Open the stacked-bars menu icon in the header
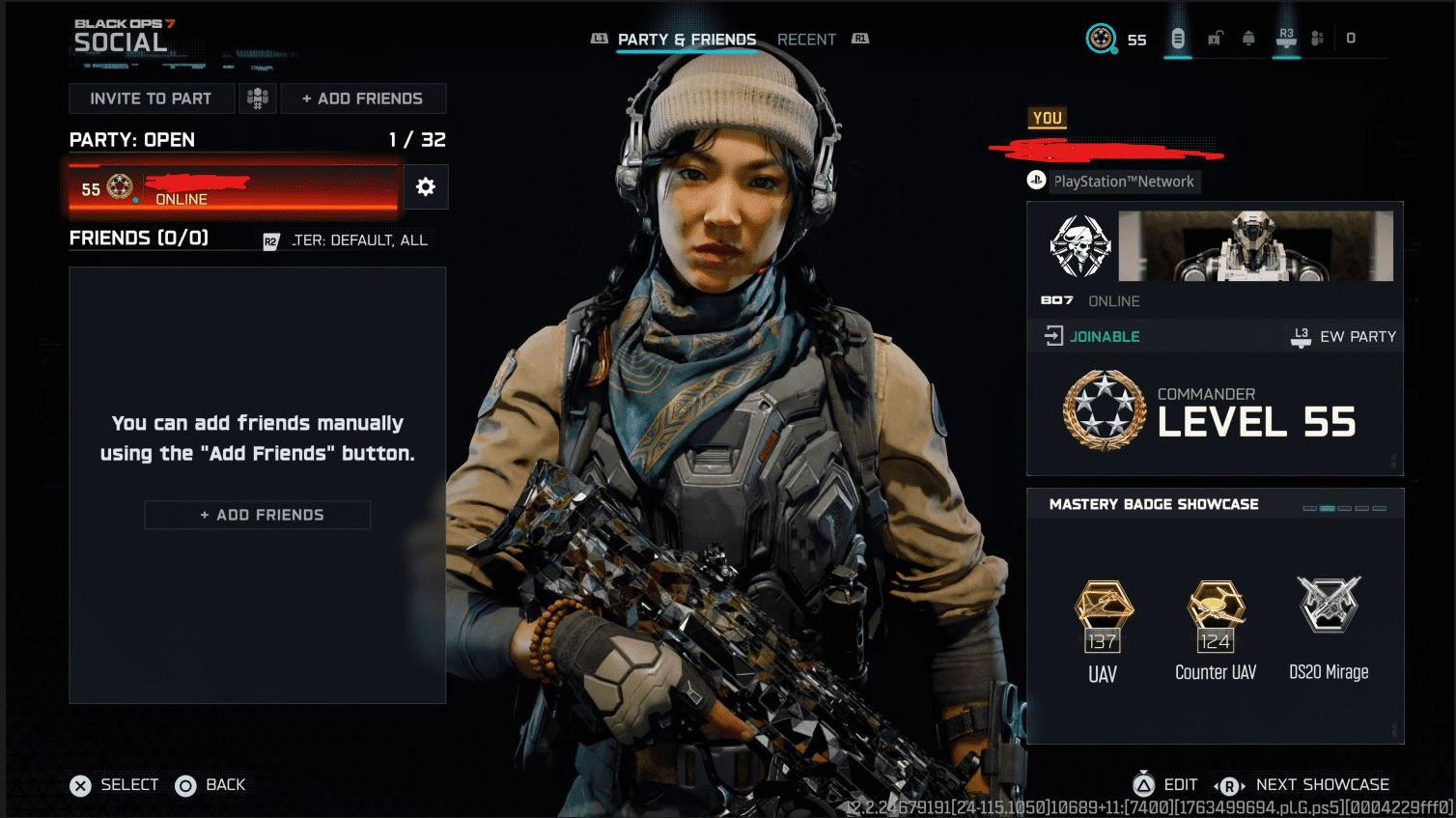The width and height of the screenshot is (1456, 818). point(1178,39)
